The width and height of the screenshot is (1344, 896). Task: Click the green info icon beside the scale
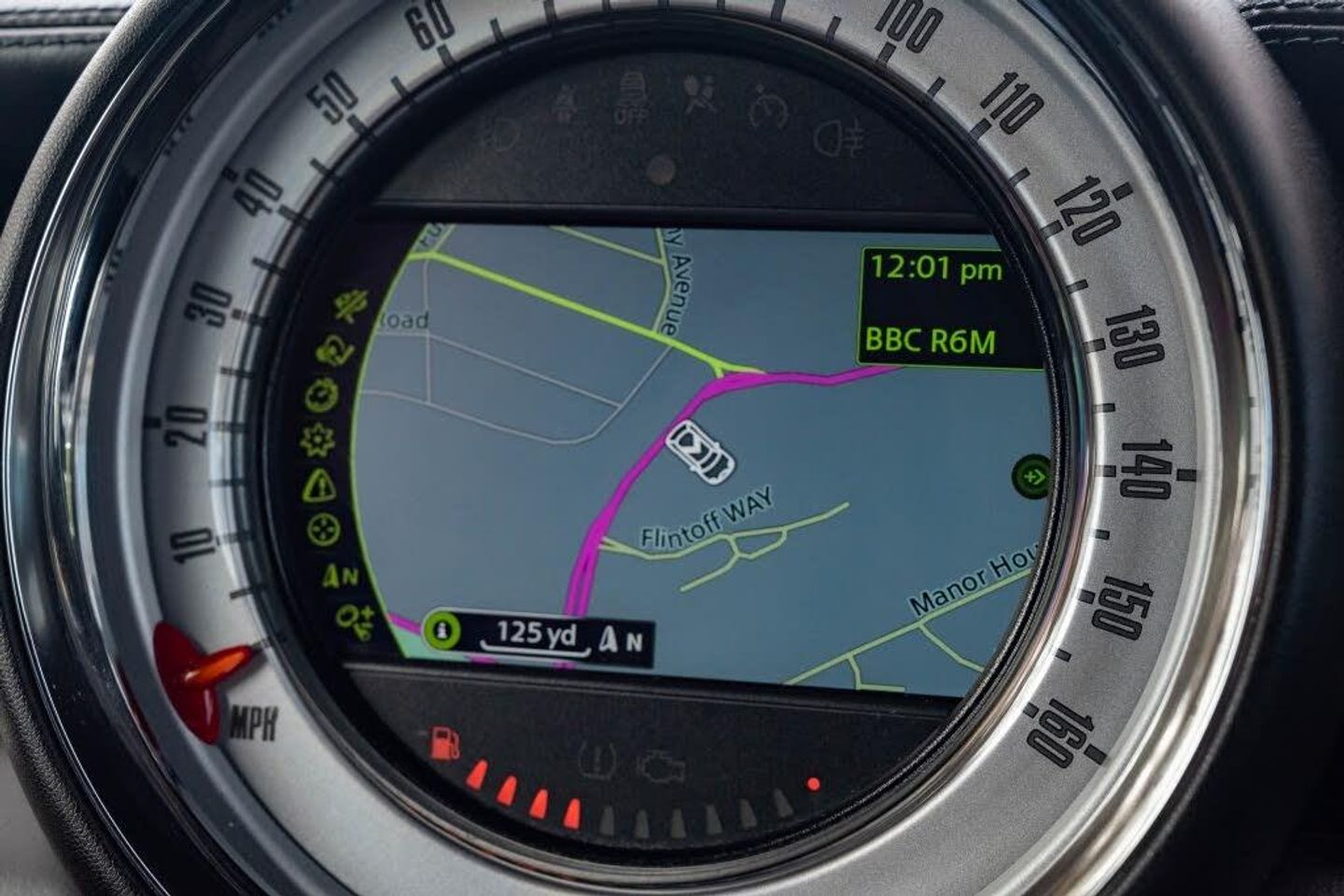coord(443,631)
